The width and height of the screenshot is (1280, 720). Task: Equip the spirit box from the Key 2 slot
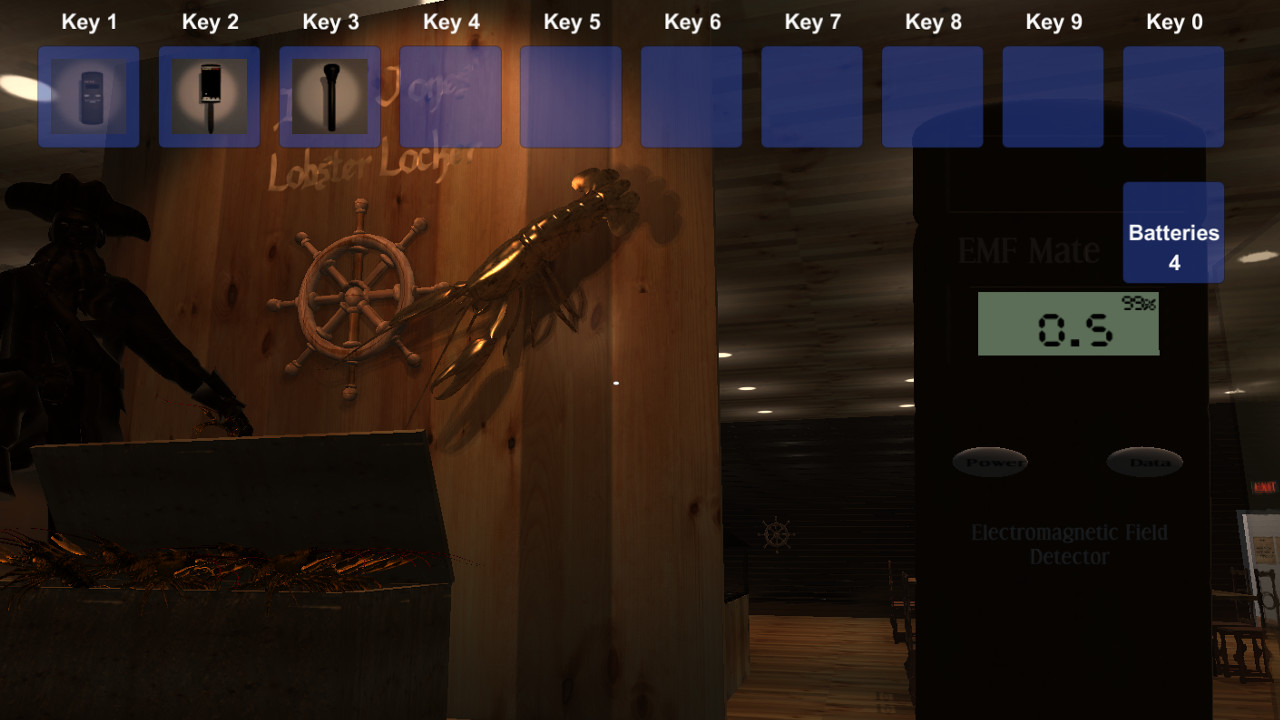209,95
